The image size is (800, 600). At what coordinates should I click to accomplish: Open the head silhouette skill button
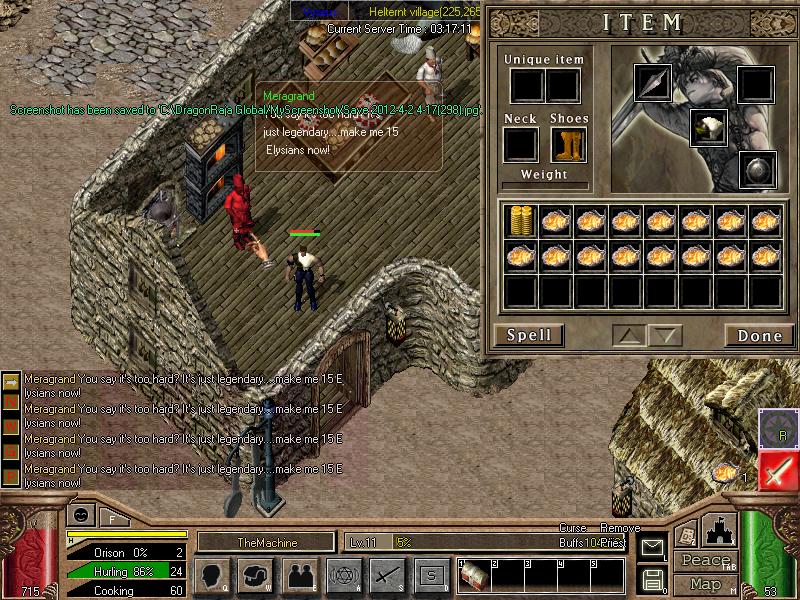[212, 575]
